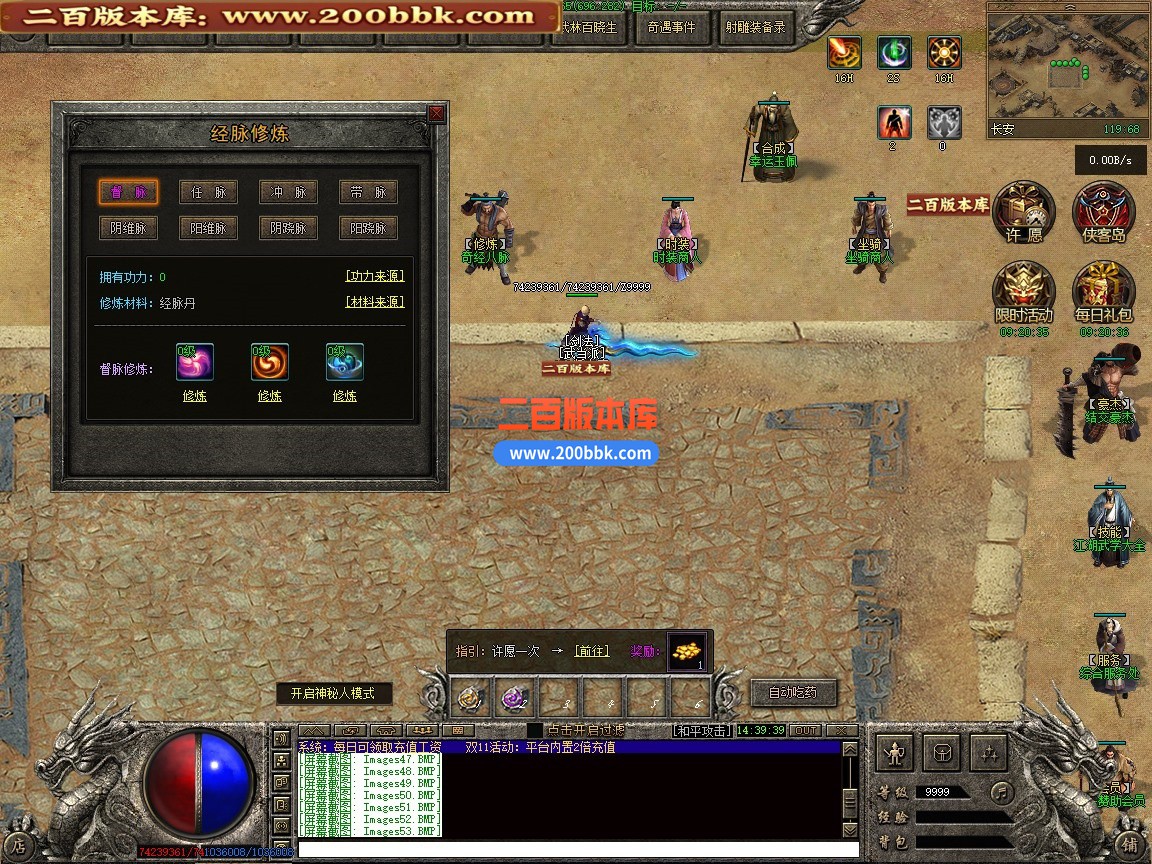Open the 限时活动 event icon
The image size is (1152, 864).
1023,292
